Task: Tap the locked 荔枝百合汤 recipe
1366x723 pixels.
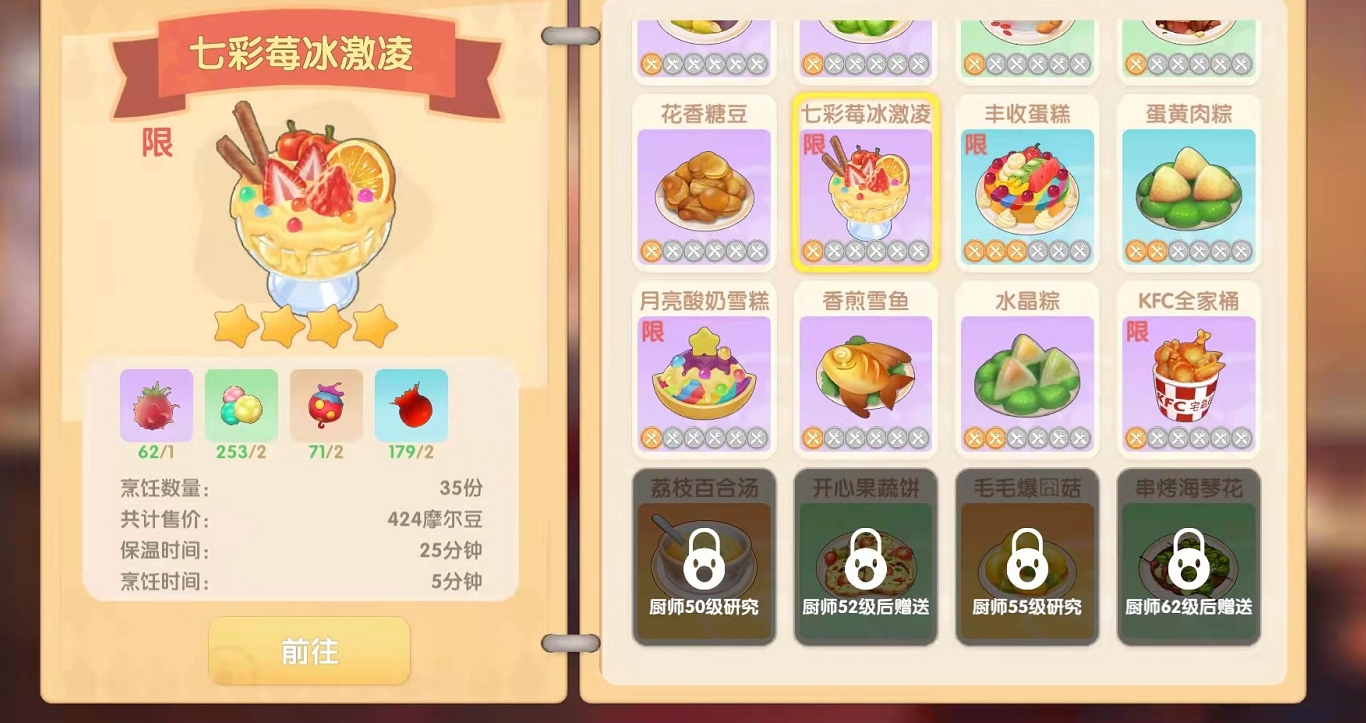Action: point(704,557)
